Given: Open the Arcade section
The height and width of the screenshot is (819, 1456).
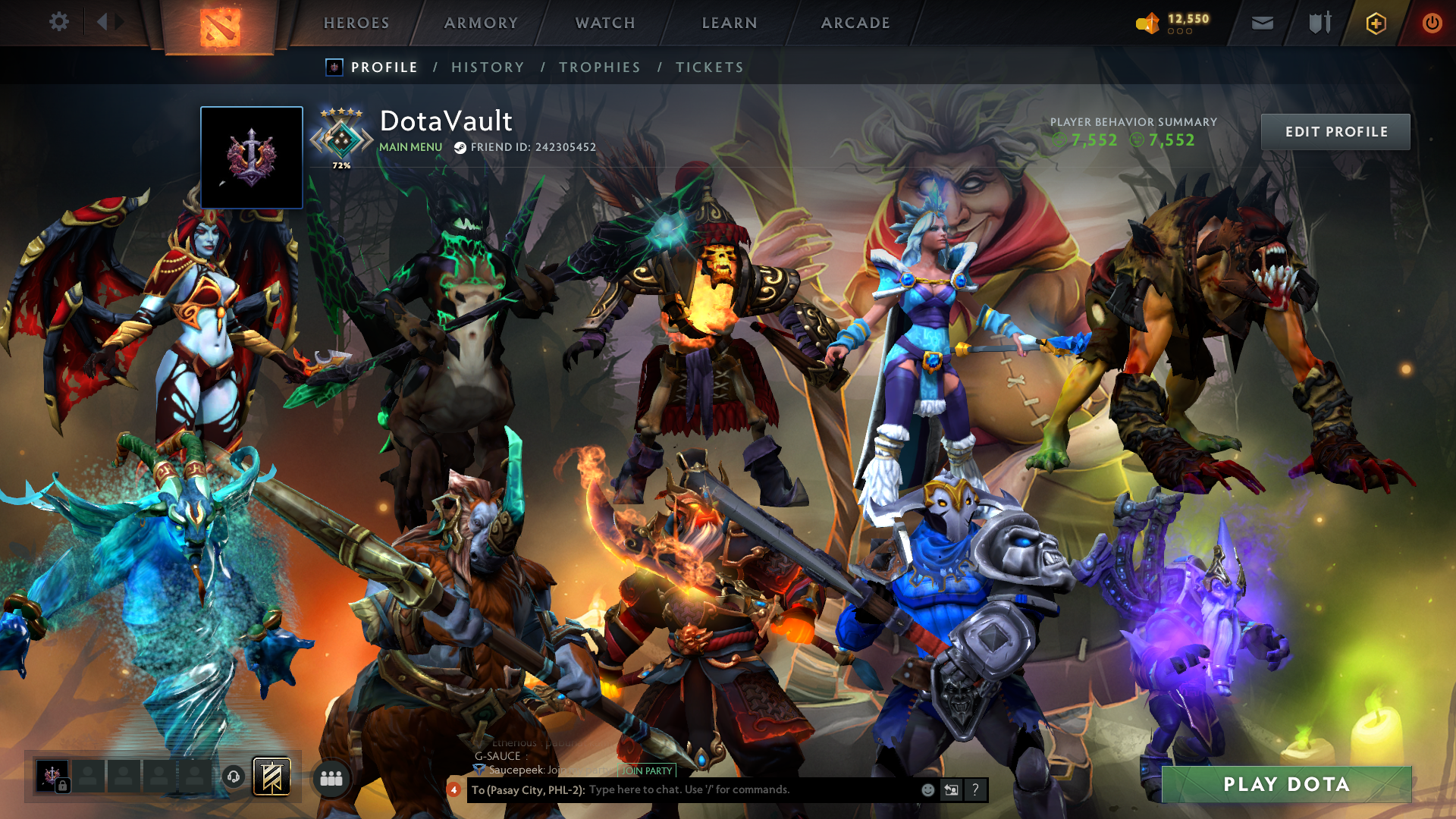Looking at the screenshot, I should 855,23.
